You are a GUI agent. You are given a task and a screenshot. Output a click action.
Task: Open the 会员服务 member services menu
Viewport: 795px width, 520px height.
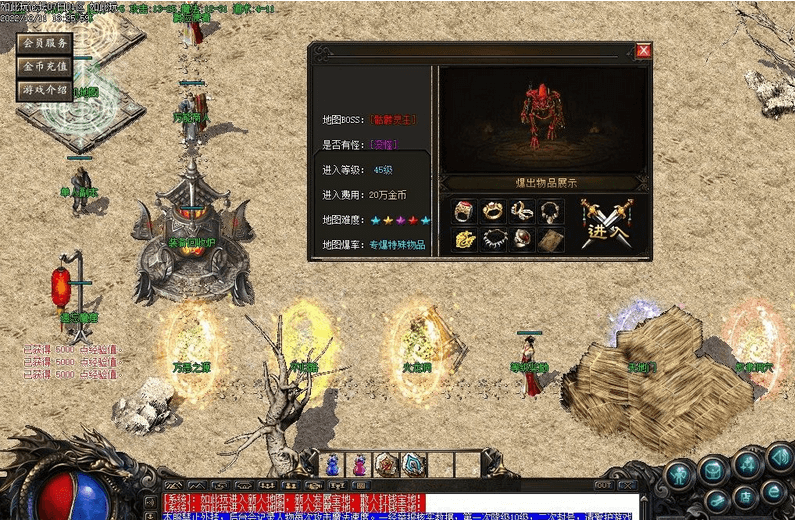[45, 43]
